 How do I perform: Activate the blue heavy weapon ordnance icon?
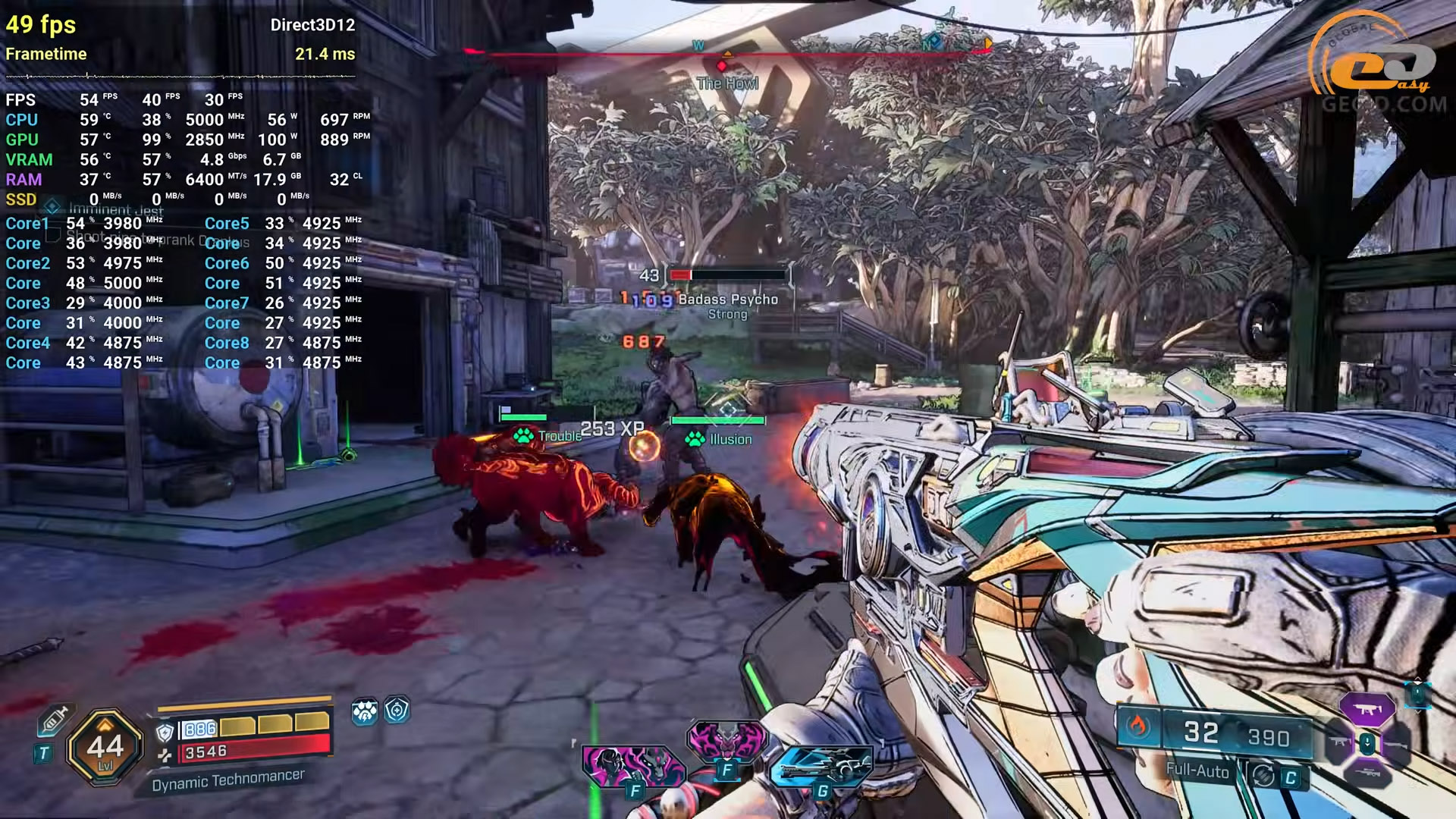tap(821, 766)
